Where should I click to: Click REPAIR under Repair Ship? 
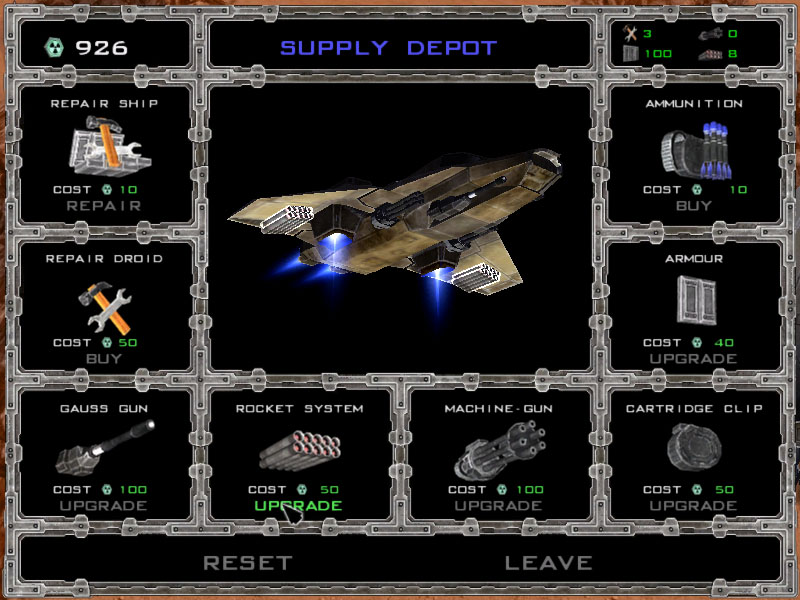pyautogui.click(x=104, y=206)
